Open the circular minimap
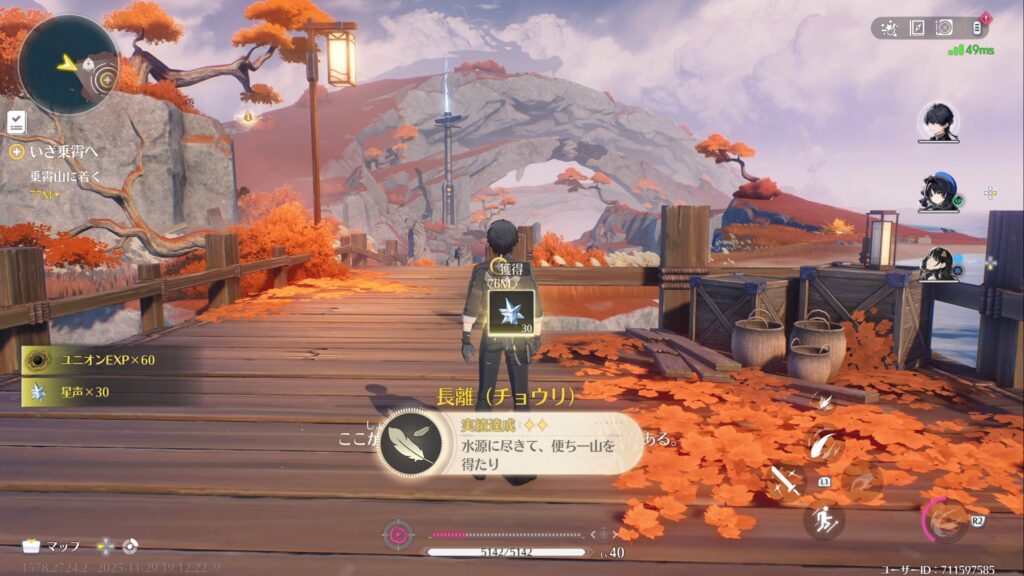 point(68,64)
